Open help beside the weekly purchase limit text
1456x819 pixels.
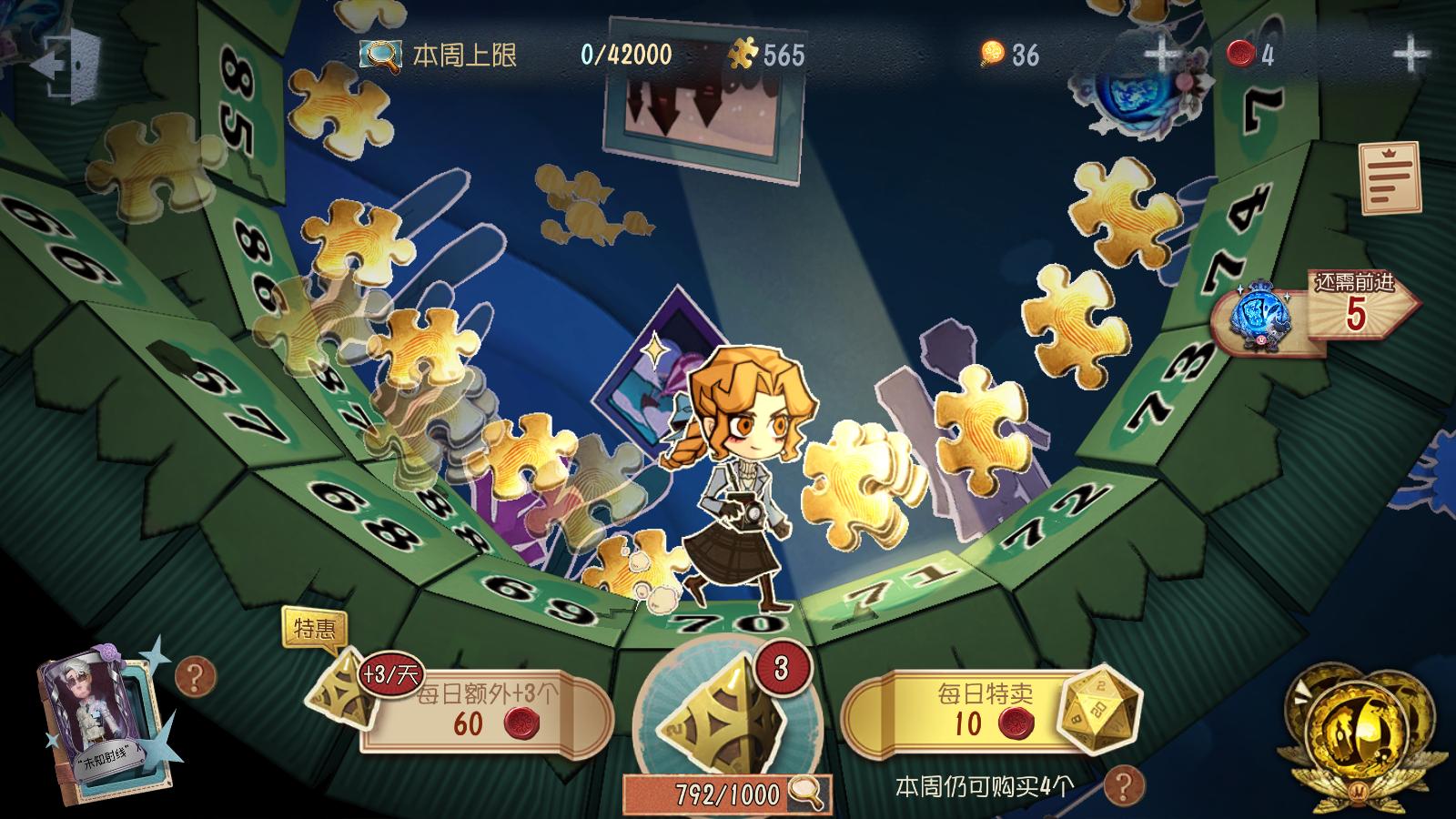click(x=1126, y=783)
